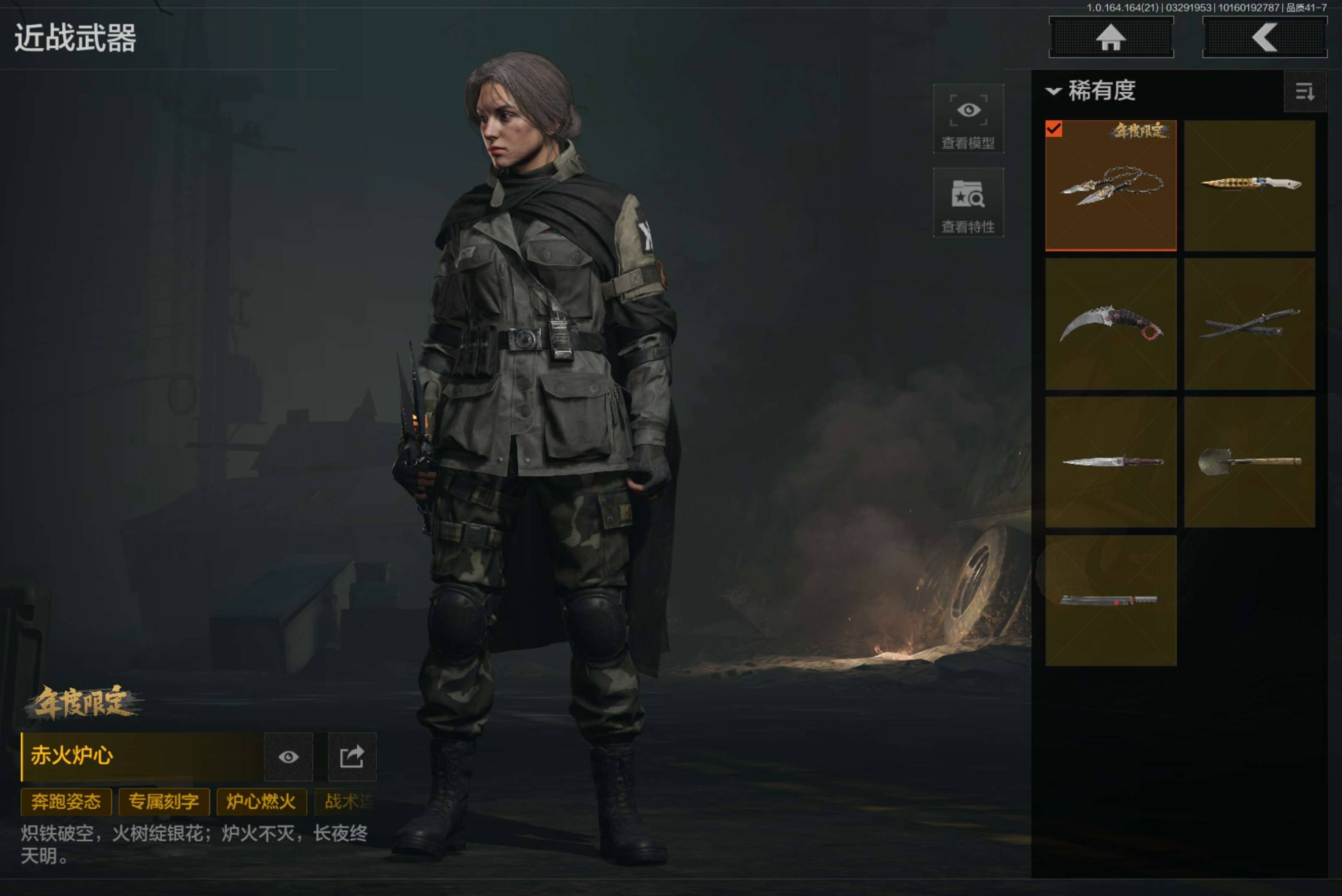The width and height of the screenshot is (1342, 896).
Task: Click the eye preview button beside 赤火炉心
Action: (x=289, y=757)
